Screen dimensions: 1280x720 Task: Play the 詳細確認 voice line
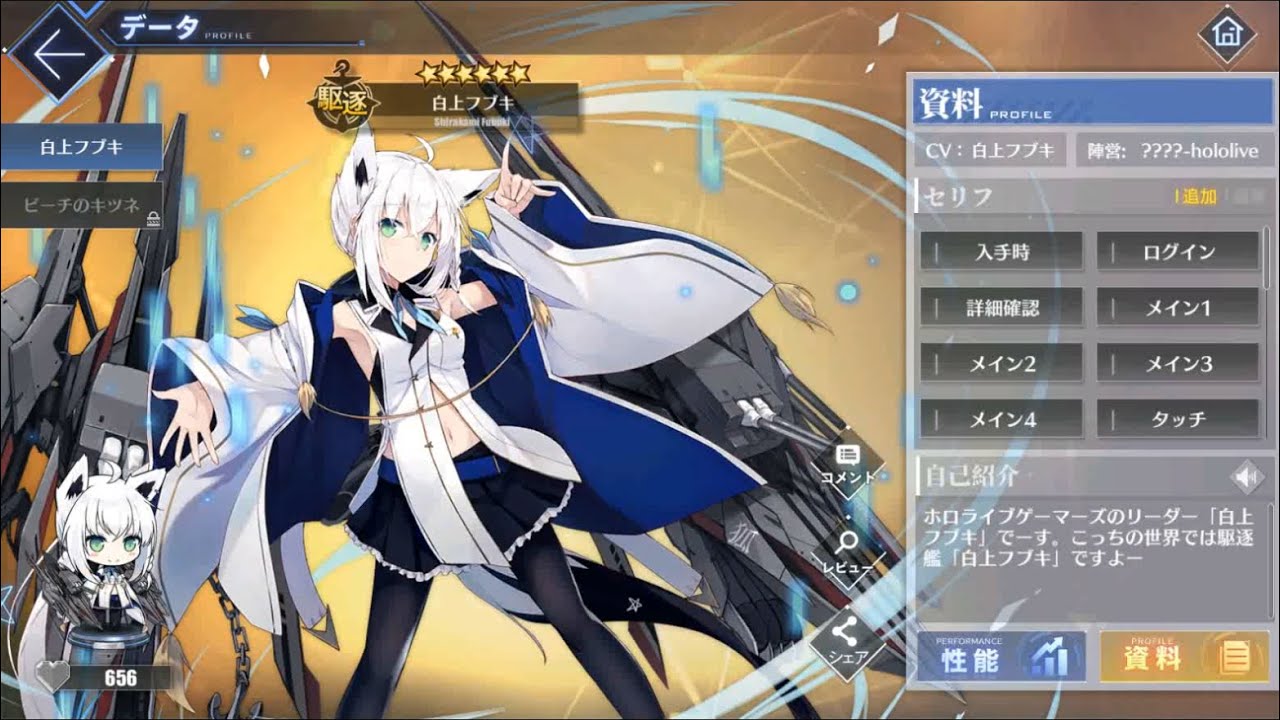pos(1000,308)
